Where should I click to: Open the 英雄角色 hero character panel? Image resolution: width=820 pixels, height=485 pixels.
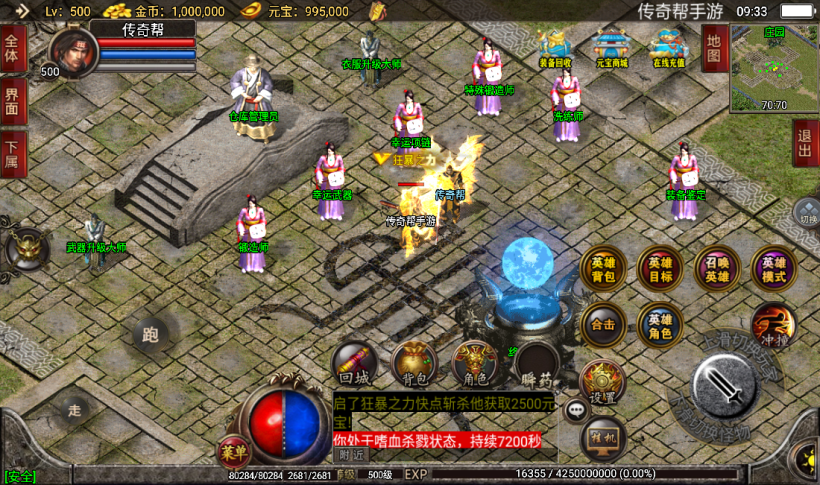(660, 324)
